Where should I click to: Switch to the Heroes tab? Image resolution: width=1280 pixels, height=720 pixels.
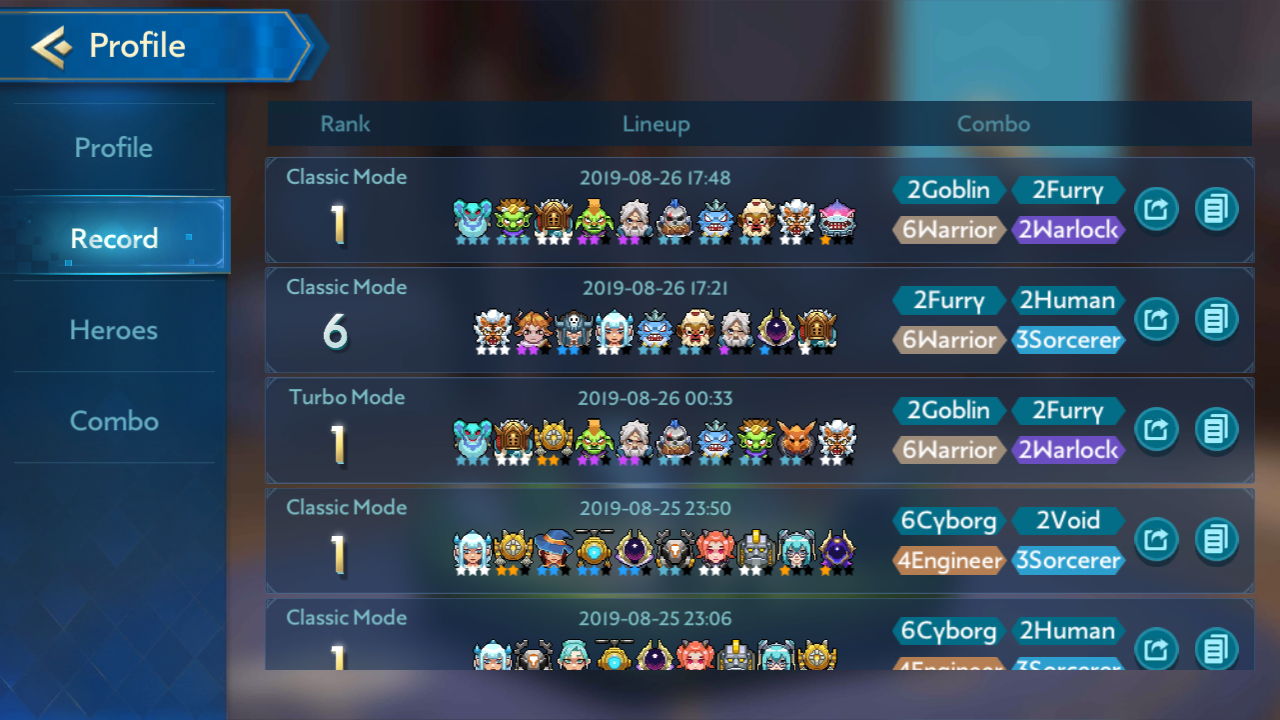(x=114, y=329)
